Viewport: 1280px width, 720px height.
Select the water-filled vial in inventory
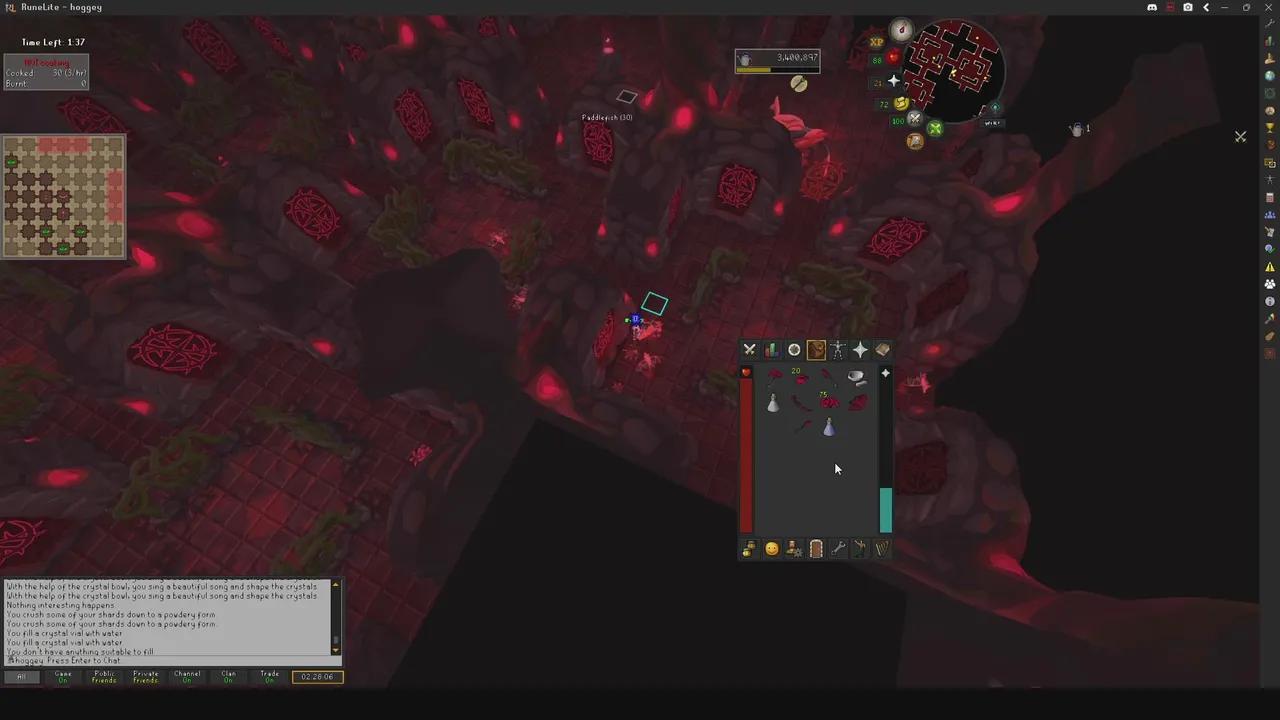coord(830,428)
